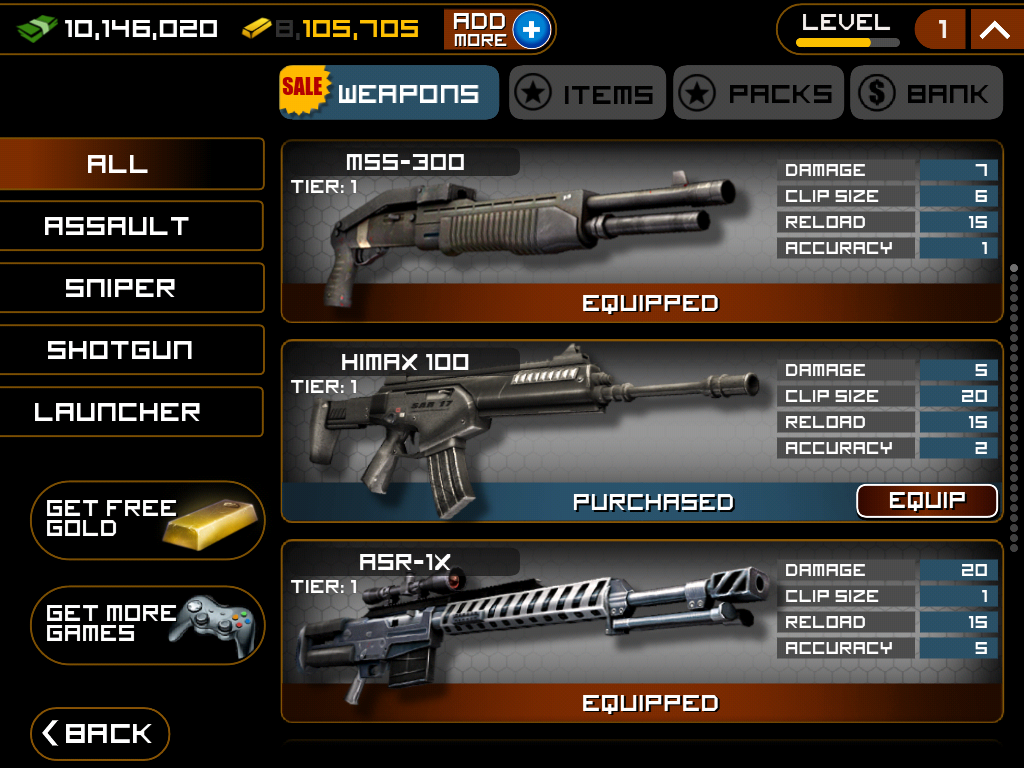Screen dimensions: 1024x768
Task: Open Get More Games
Action: click(x=148, y=624)
